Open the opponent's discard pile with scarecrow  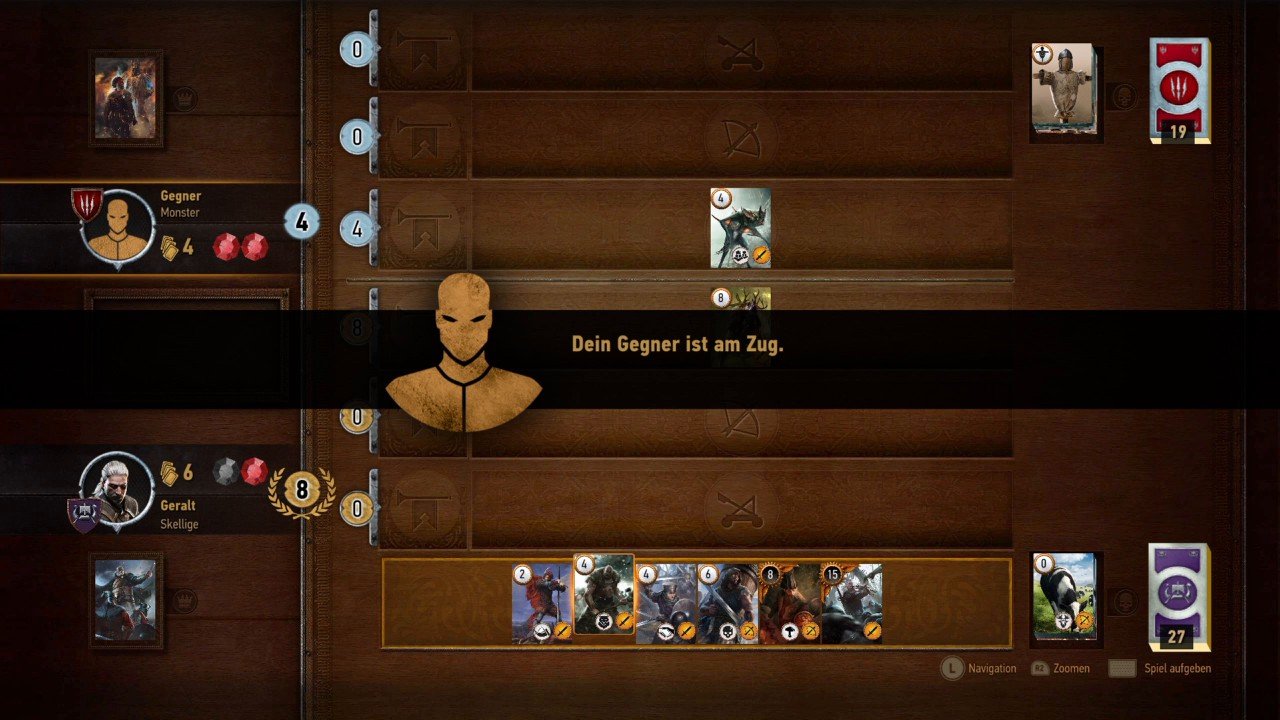coord(1064,89)
